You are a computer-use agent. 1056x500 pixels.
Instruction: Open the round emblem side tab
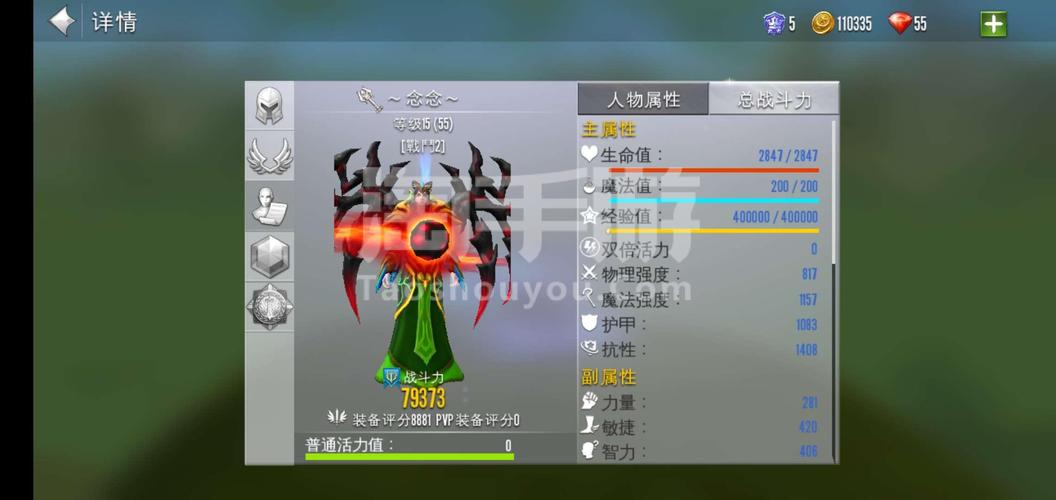269,307
